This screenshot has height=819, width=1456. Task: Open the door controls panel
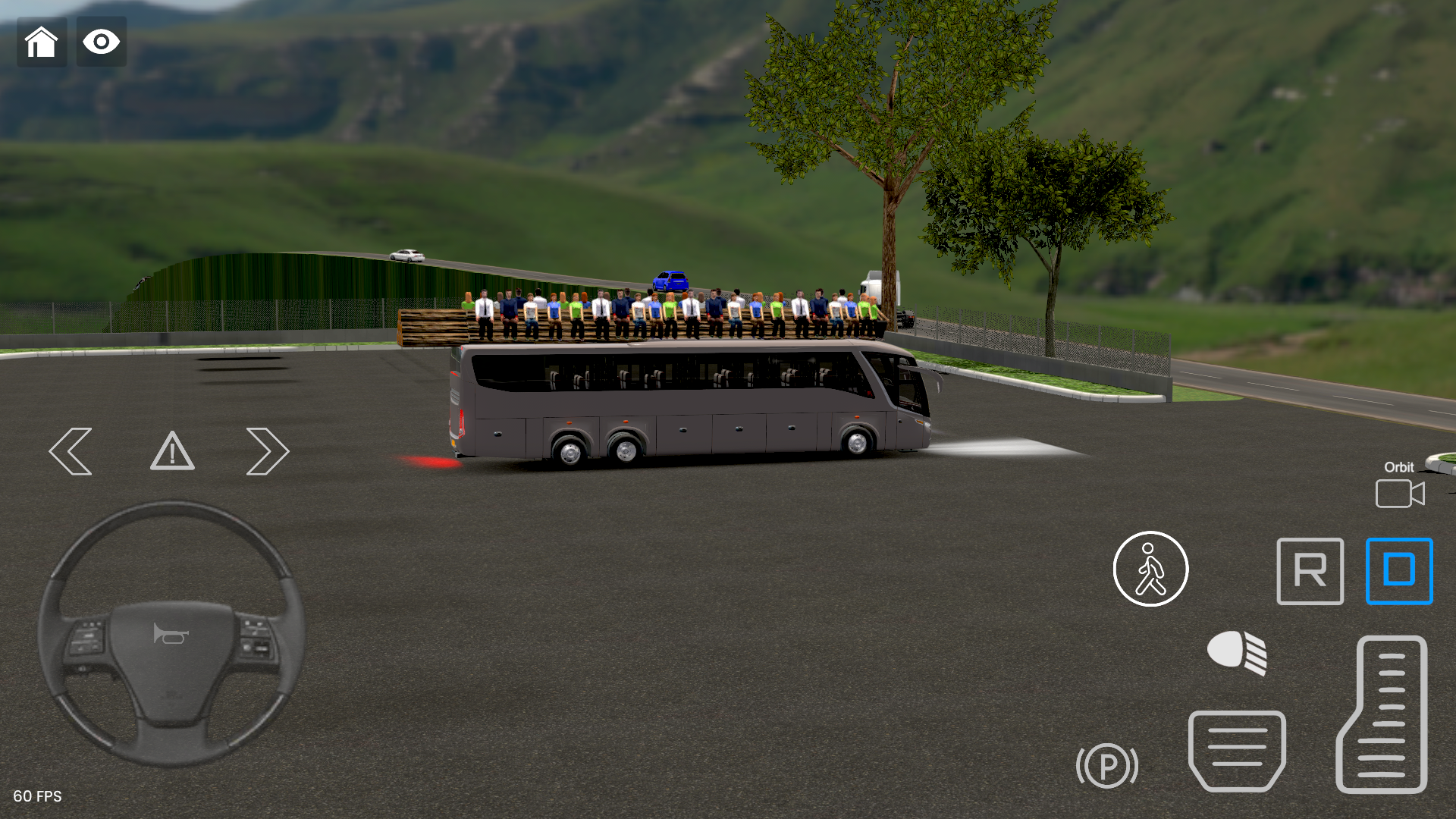pos(1238,751)
